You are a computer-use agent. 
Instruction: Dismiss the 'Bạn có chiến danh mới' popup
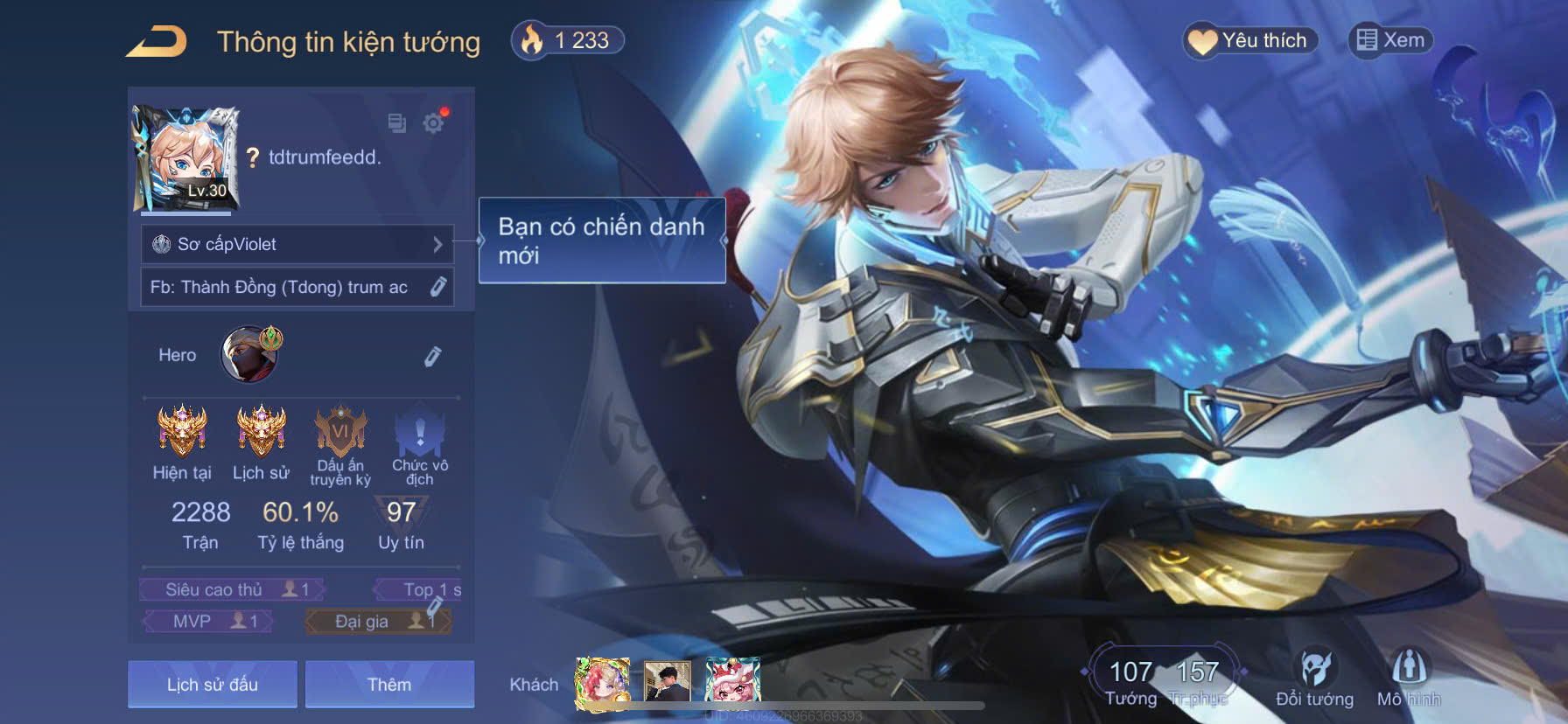(601, 238)
